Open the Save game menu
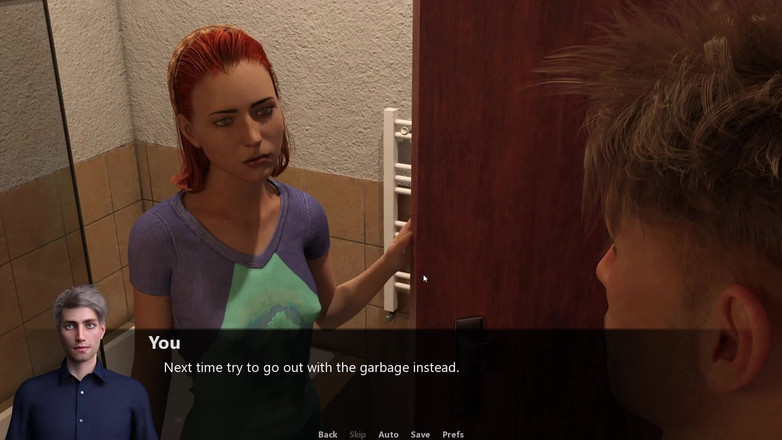Image resolution: width=782 pixels, height=440 pixels. click(x=420, y=434)
